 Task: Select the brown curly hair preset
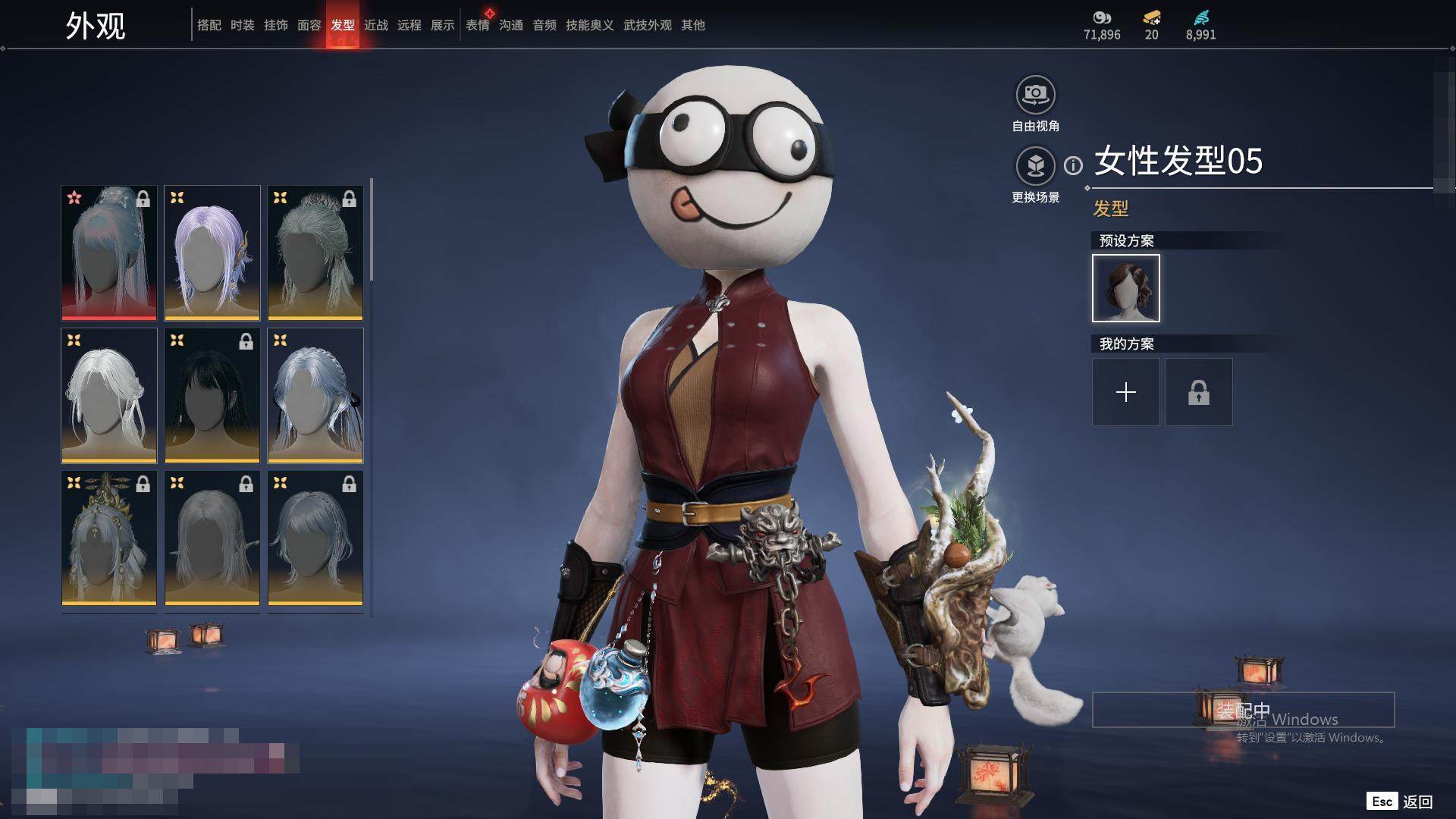coord(1126,288)
